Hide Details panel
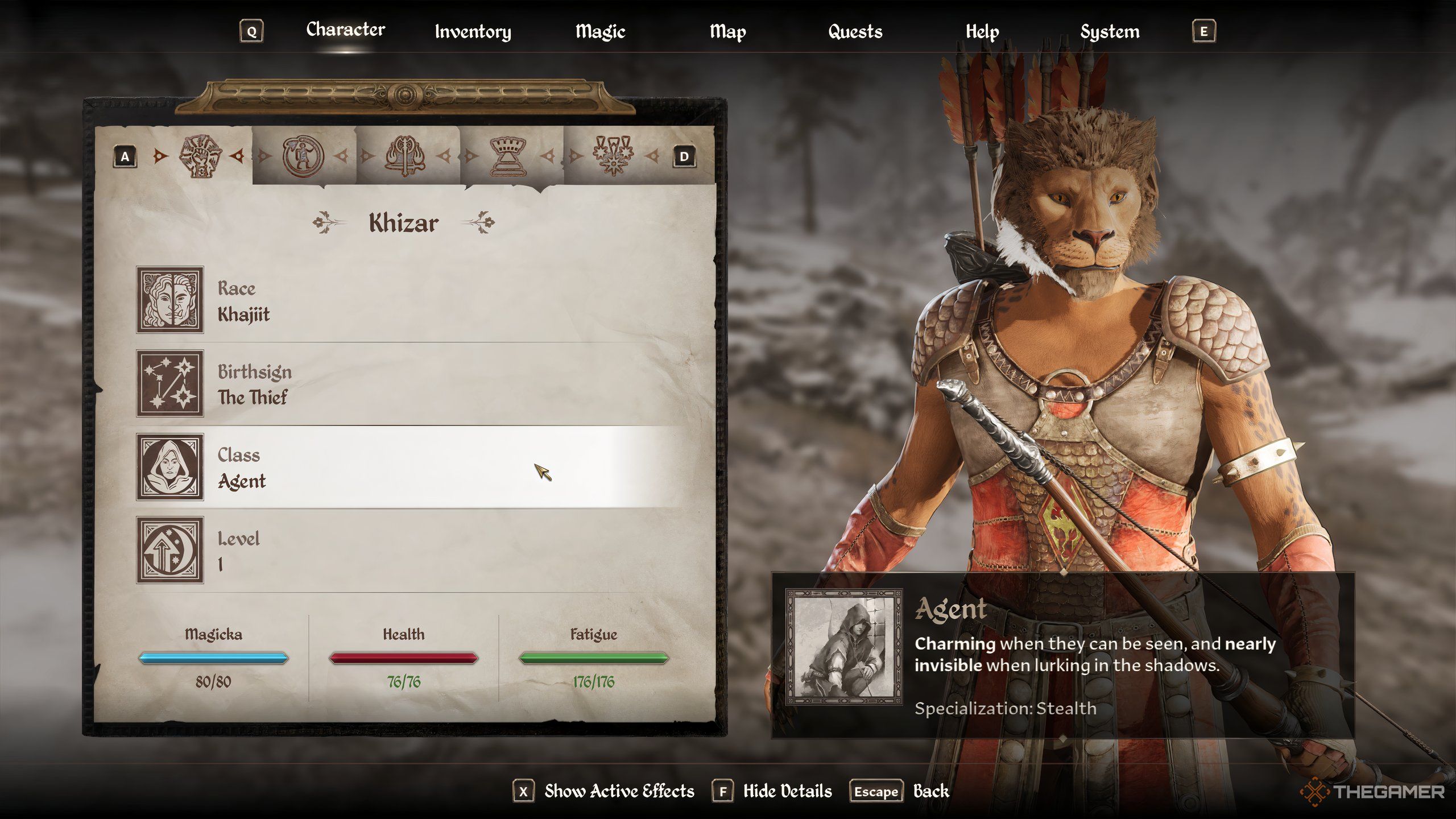The width and height of the screenshot is (1456, 819). pyautogui.click(x=787, y=791)
